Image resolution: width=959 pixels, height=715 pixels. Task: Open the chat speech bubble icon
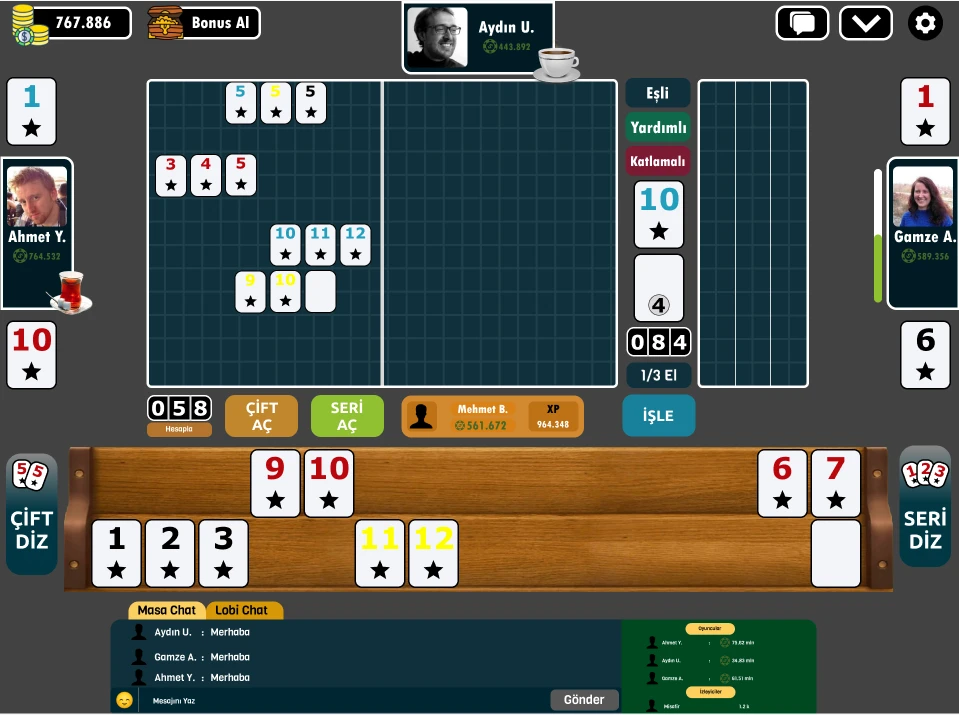pos(802,23)
